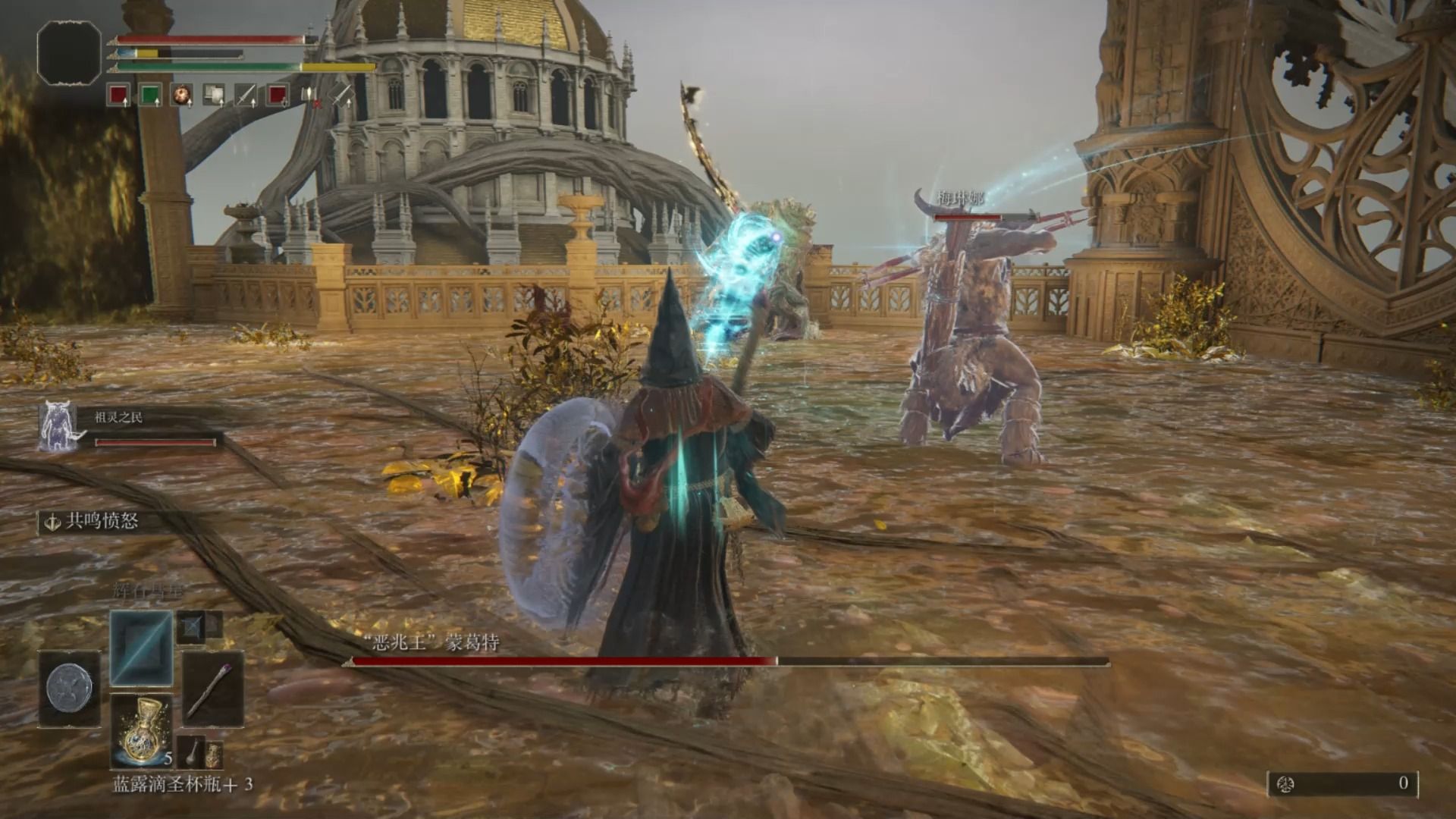This screenshot has height=819, width=1456.
Task: Click the glowing blue spell slot
Action: tap(141, 648)
